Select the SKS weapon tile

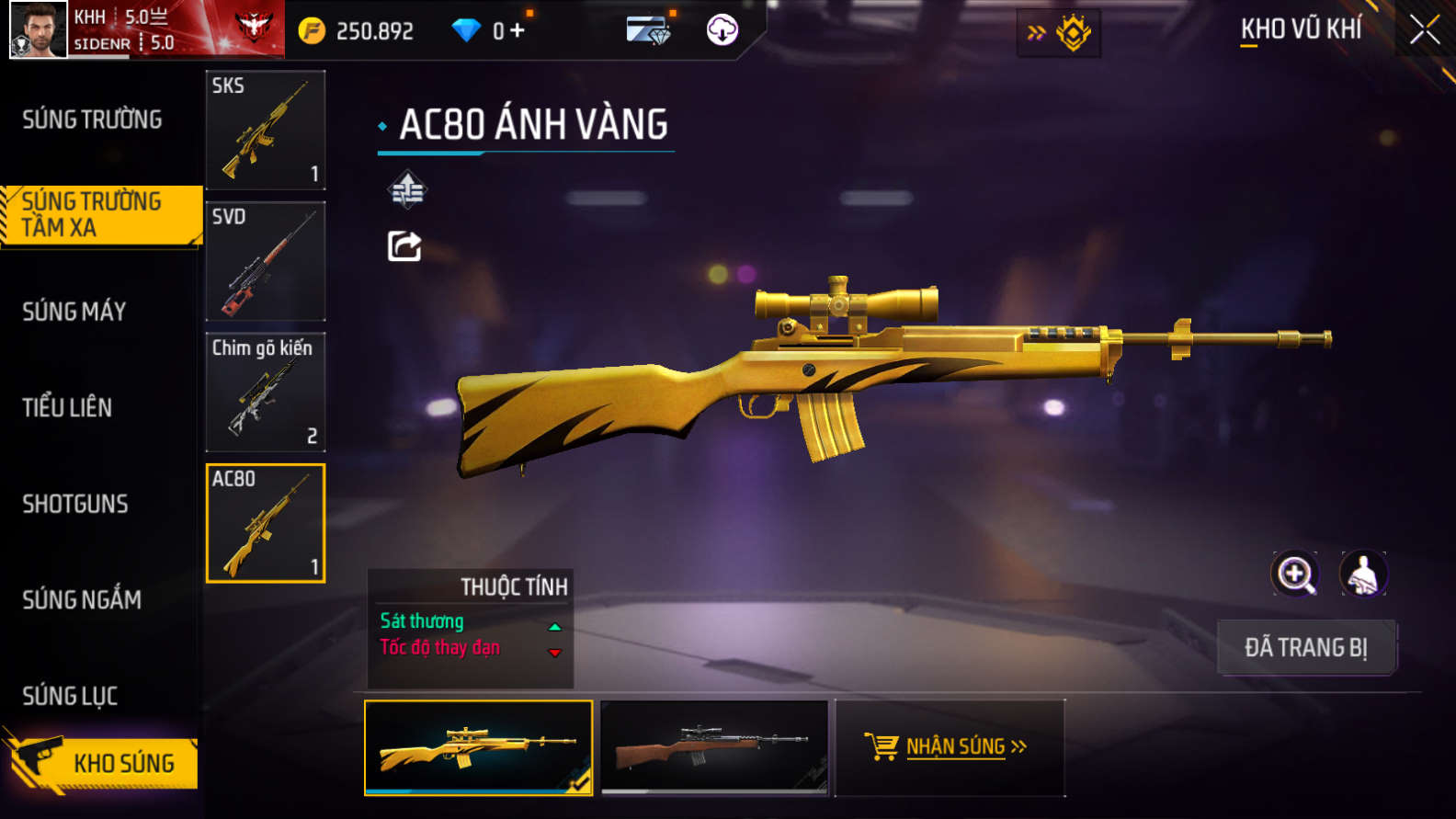point(266,130)
